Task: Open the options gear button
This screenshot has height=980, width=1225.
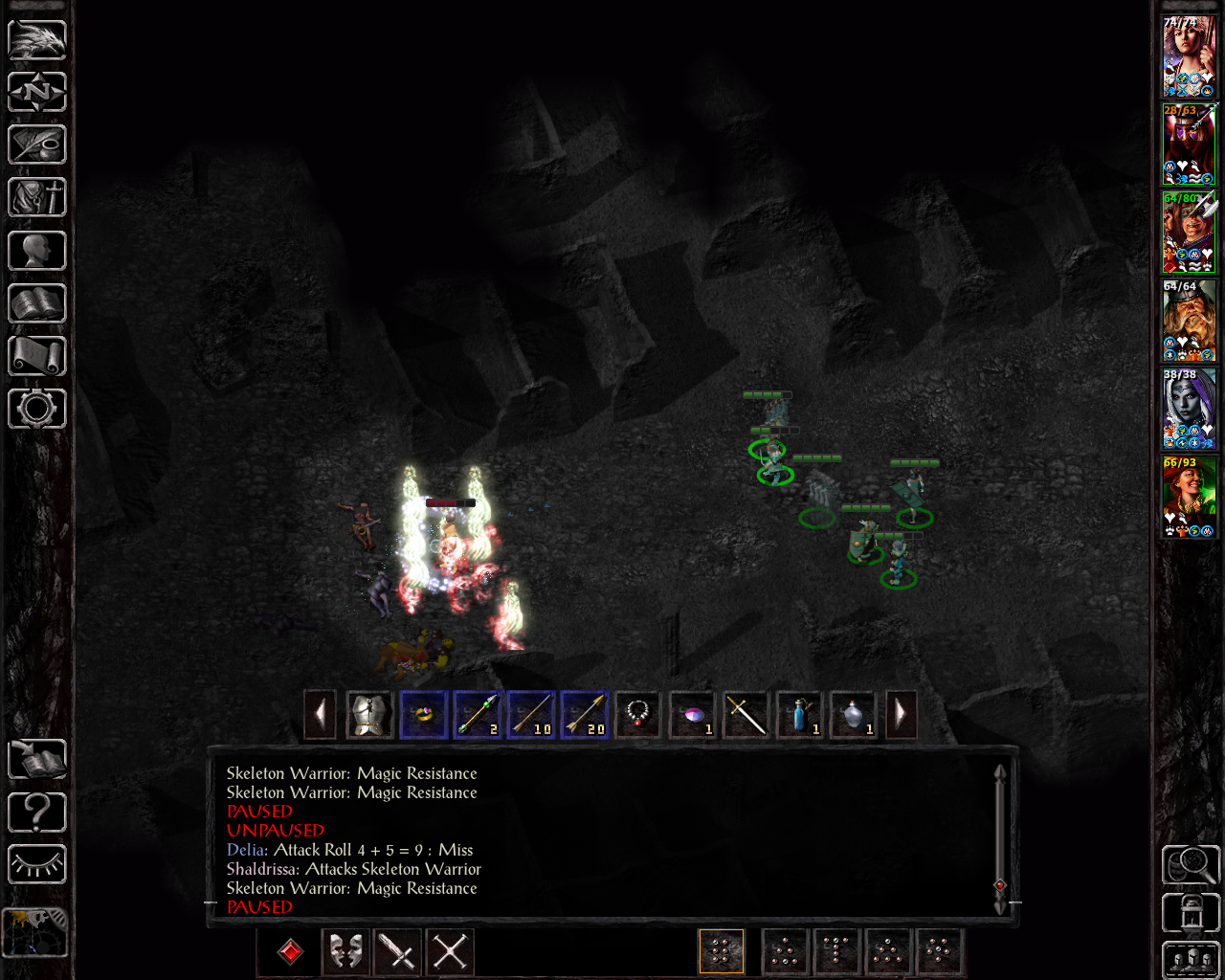Action: (37, 409)
